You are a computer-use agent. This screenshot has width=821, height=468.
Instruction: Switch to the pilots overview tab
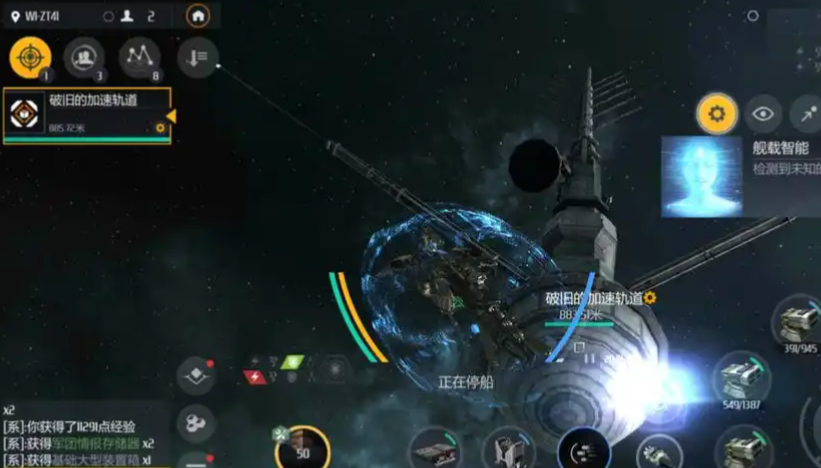click(x=84, y=58)
